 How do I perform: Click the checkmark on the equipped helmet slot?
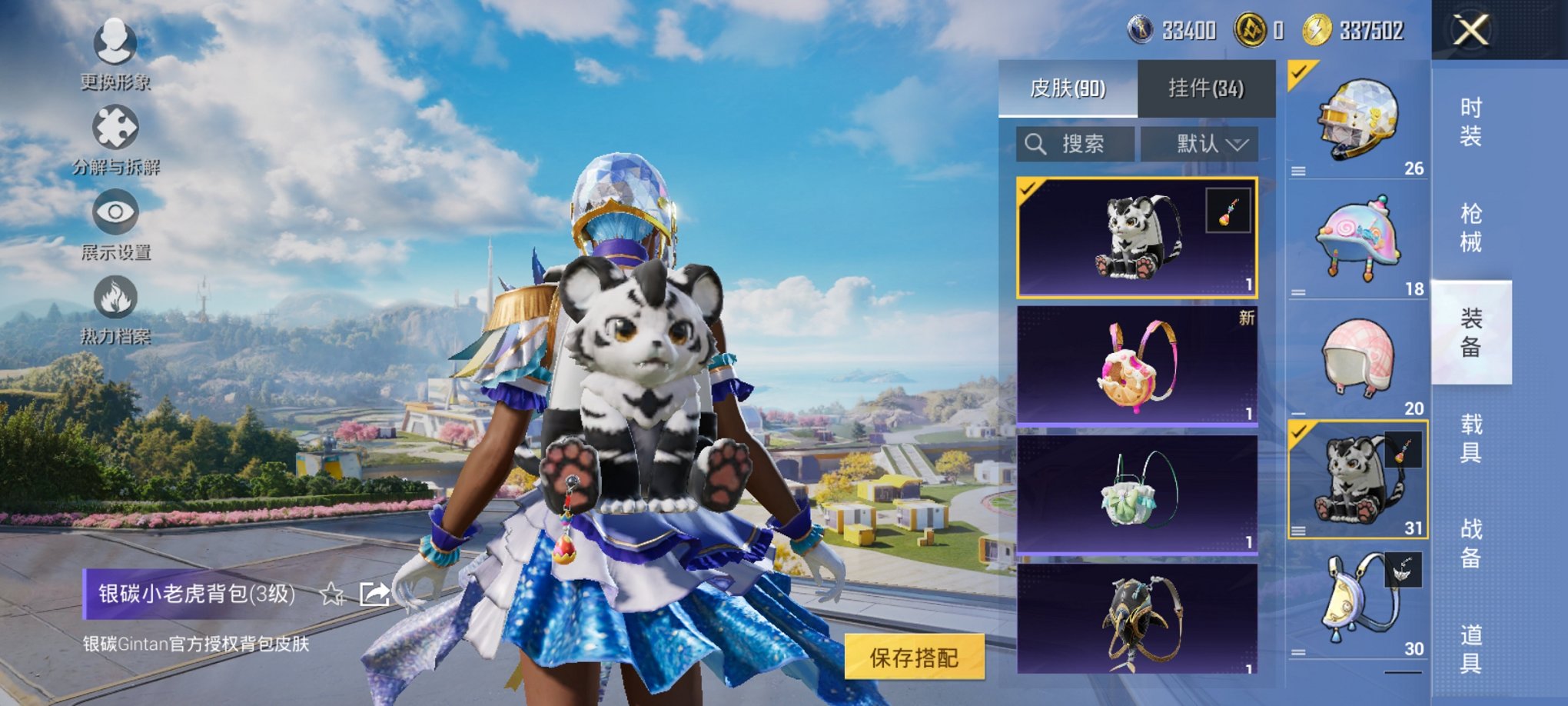tap(1299, 73)
